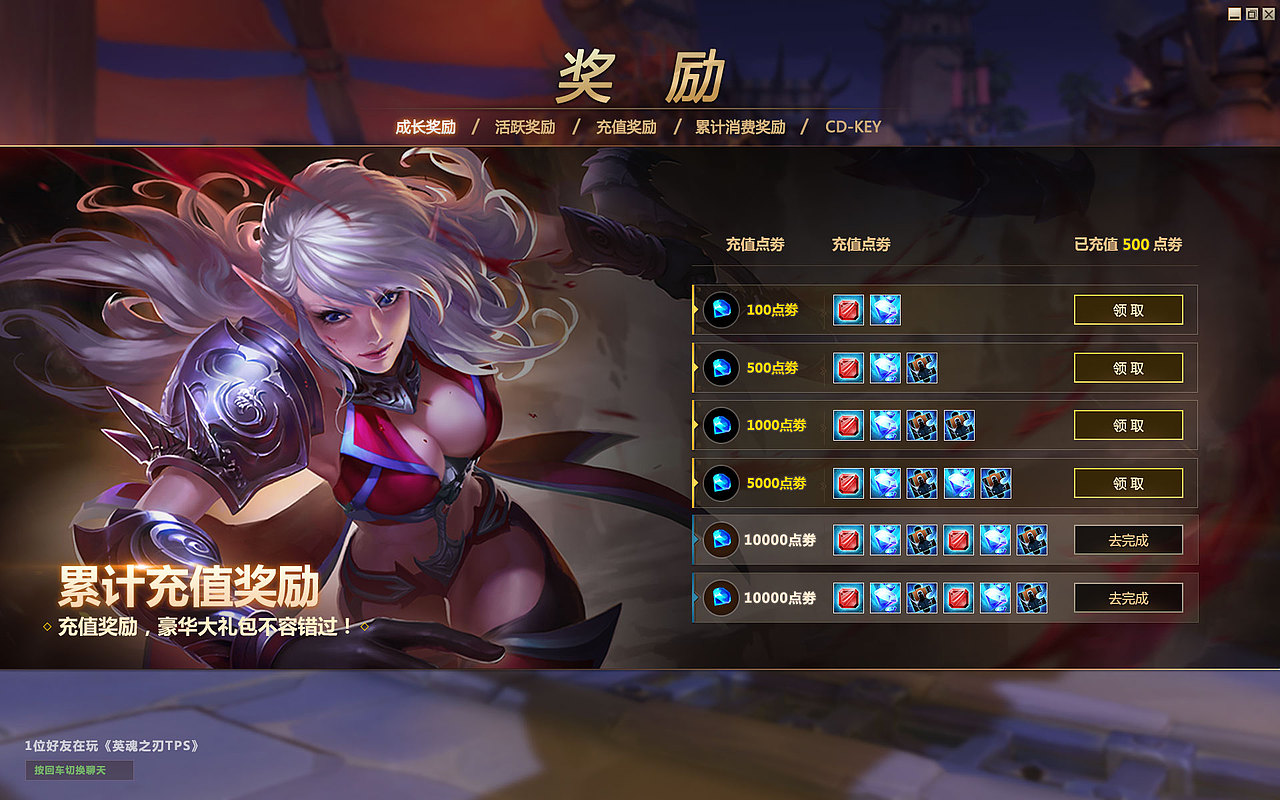Click the red item icon in the first 10000点券 row
This screenshot has height=800, width=1280.
(846, 540)
